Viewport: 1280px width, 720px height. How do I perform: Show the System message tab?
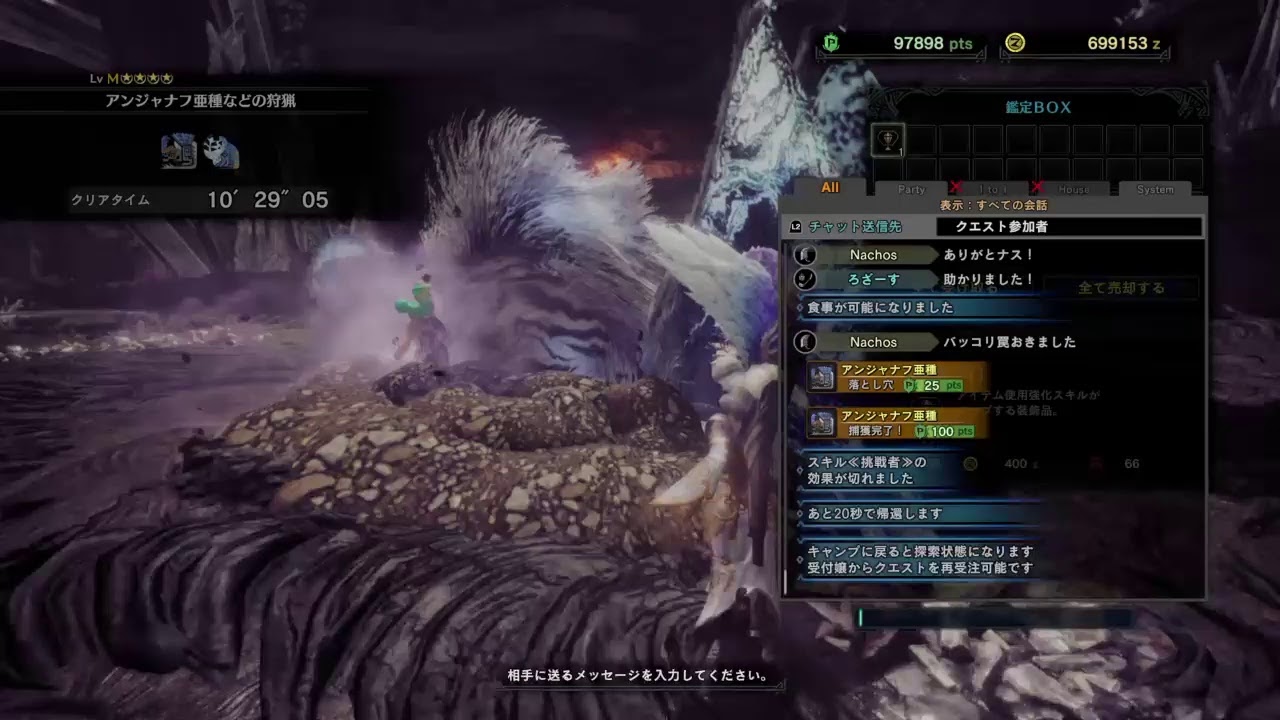click(1155, 189)
